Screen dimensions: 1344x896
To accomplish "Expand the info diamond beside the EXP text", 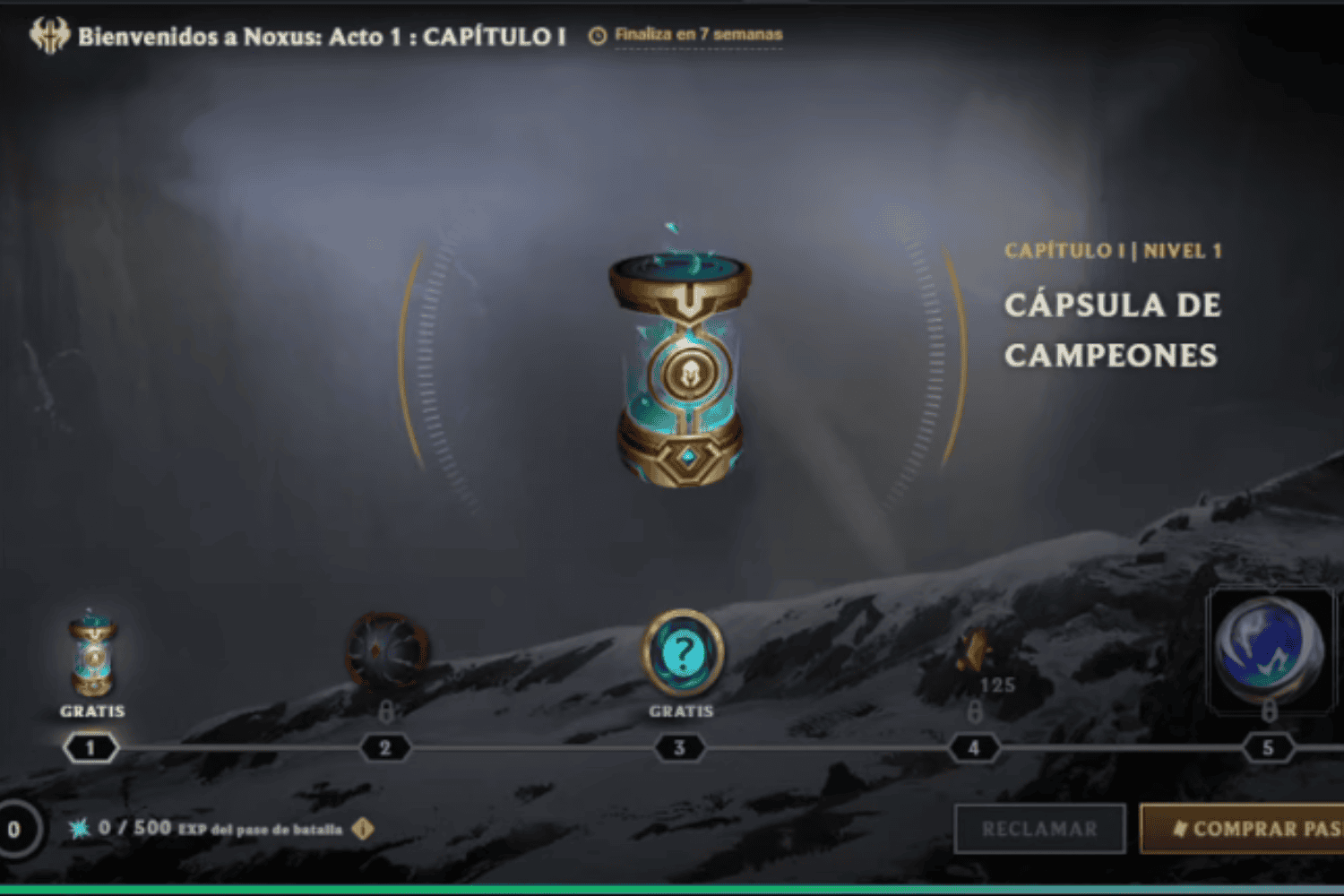I will coord(362,830).
